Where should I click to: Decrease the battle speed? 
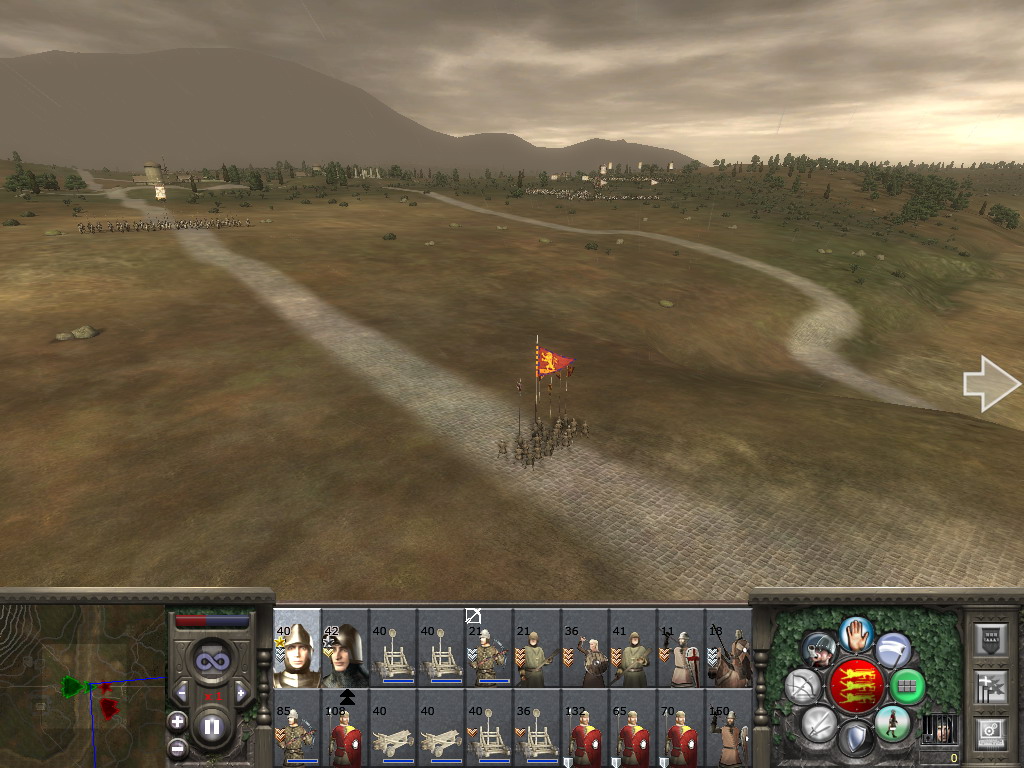click(x=181, y=692)
